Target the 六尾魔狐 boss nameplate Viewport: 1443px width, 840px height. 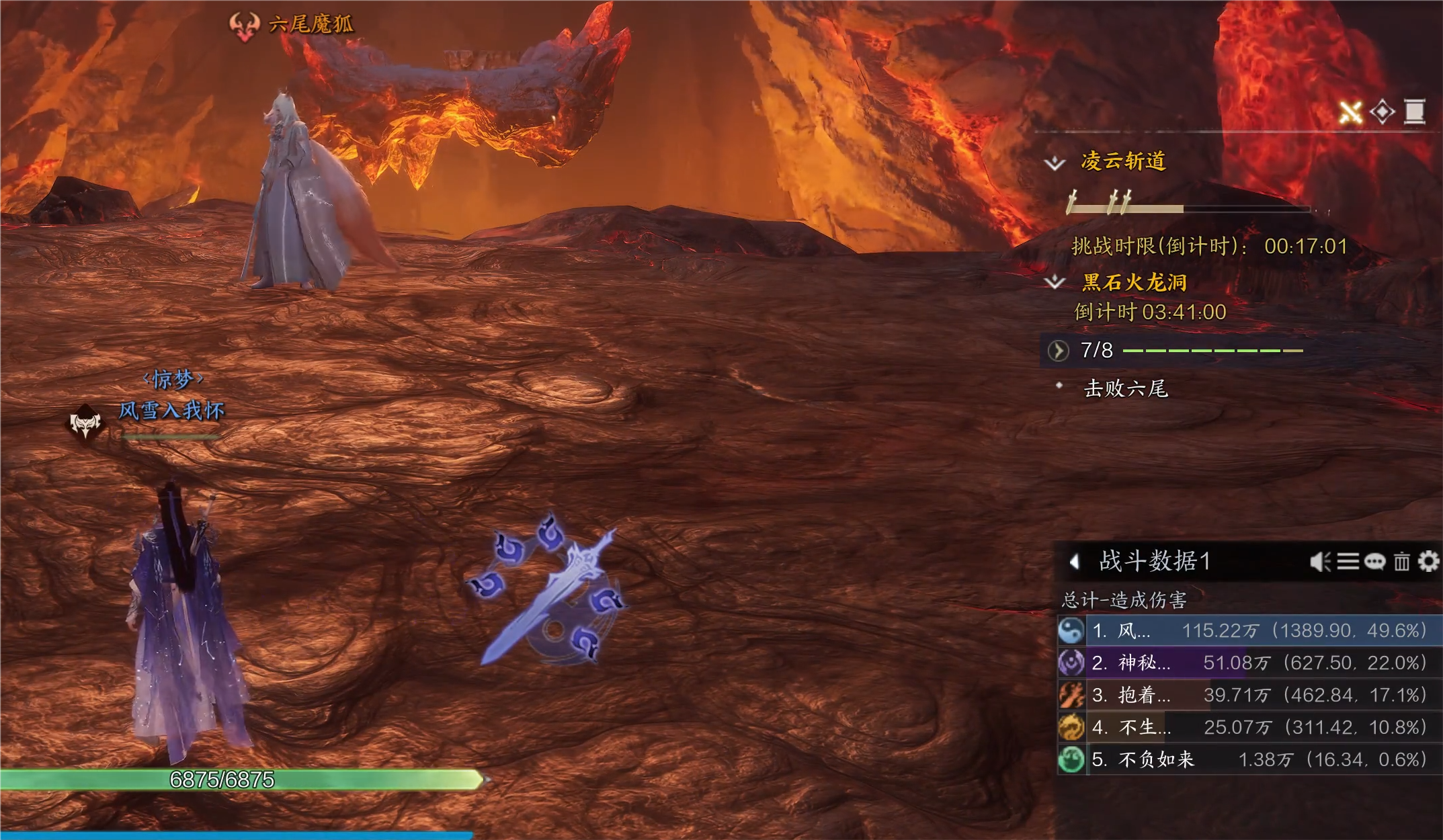(x=310, y=25)
